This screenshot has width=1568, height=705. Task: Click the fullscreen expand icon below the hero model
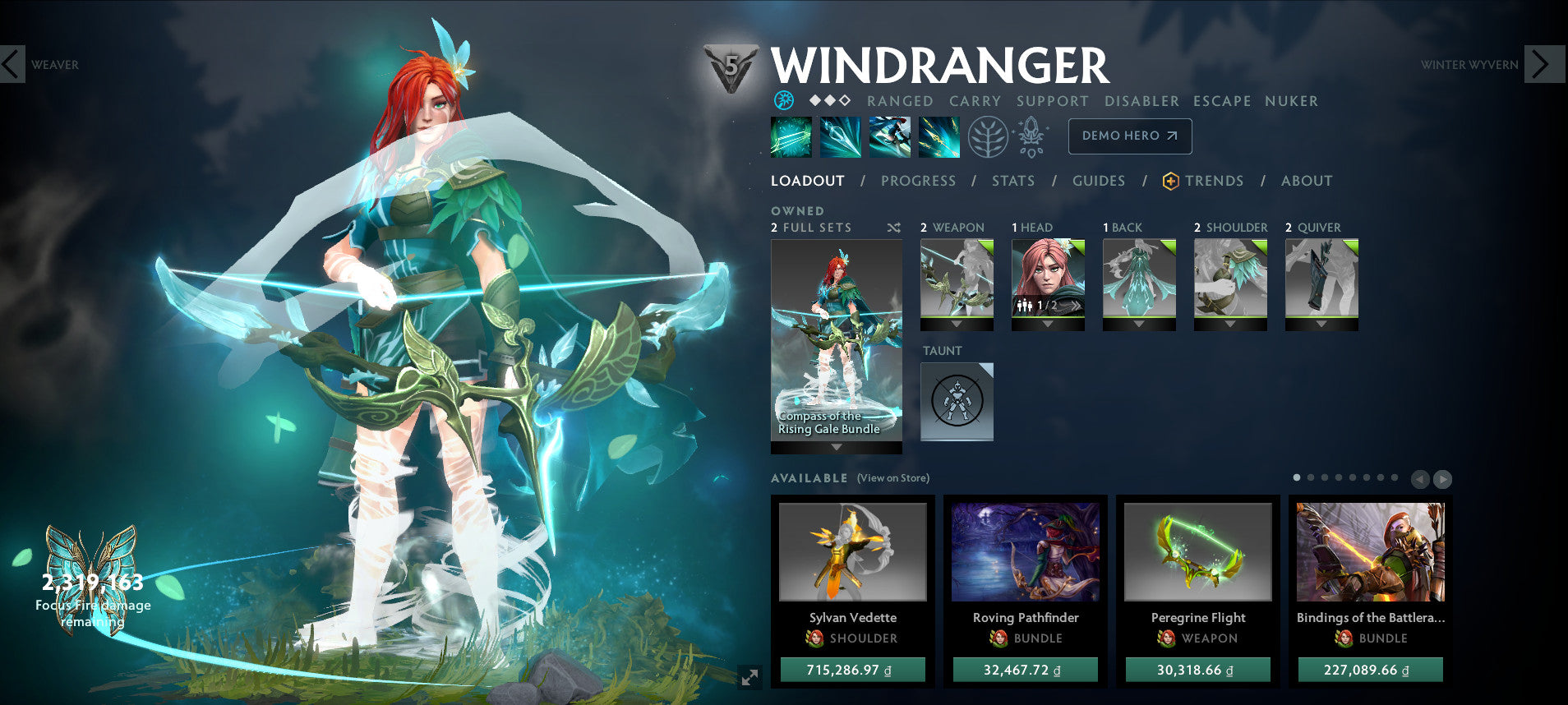[x=748, y=678]
